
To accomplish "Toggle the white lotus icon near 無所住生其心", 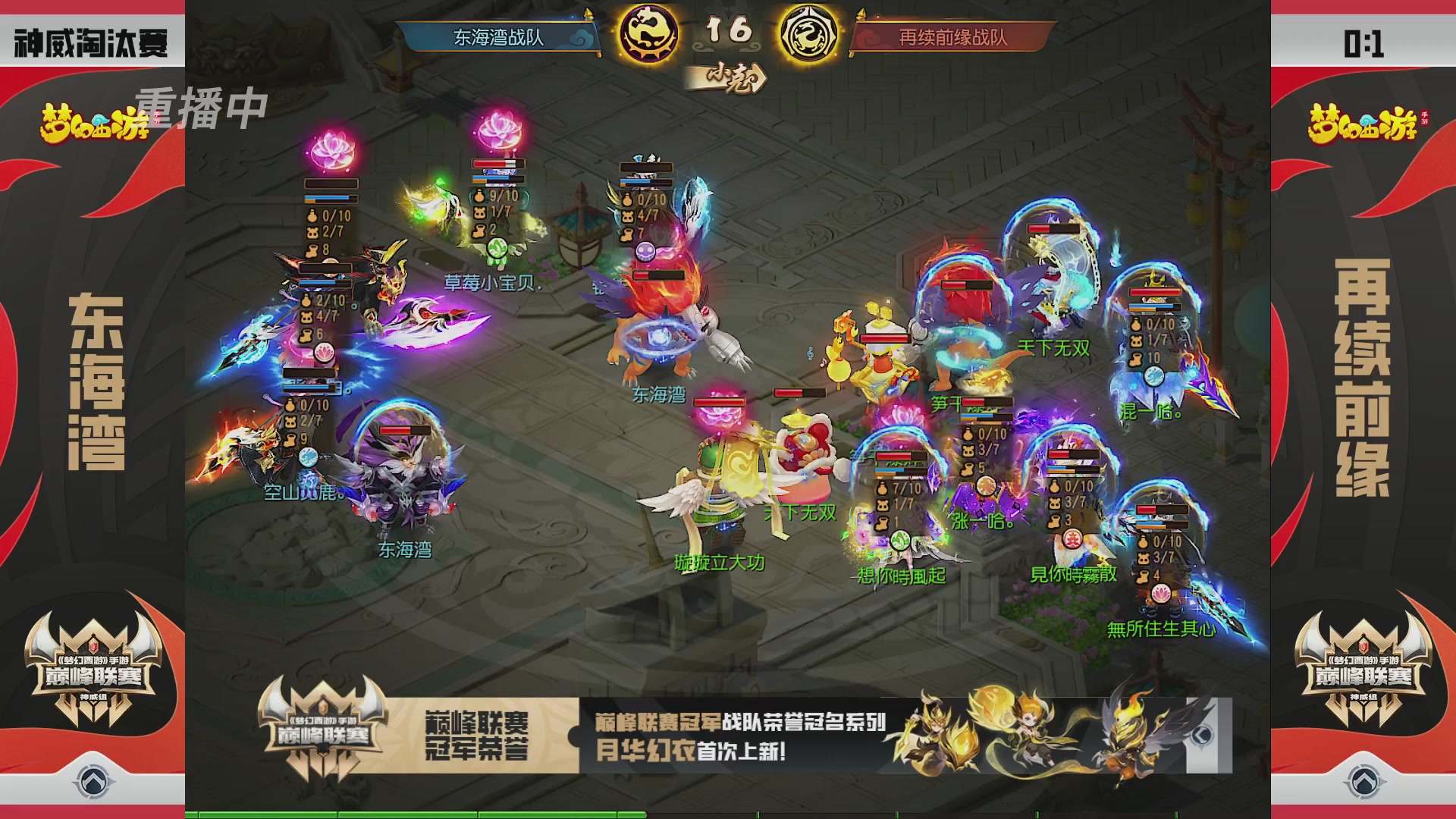I will 1161,594.
